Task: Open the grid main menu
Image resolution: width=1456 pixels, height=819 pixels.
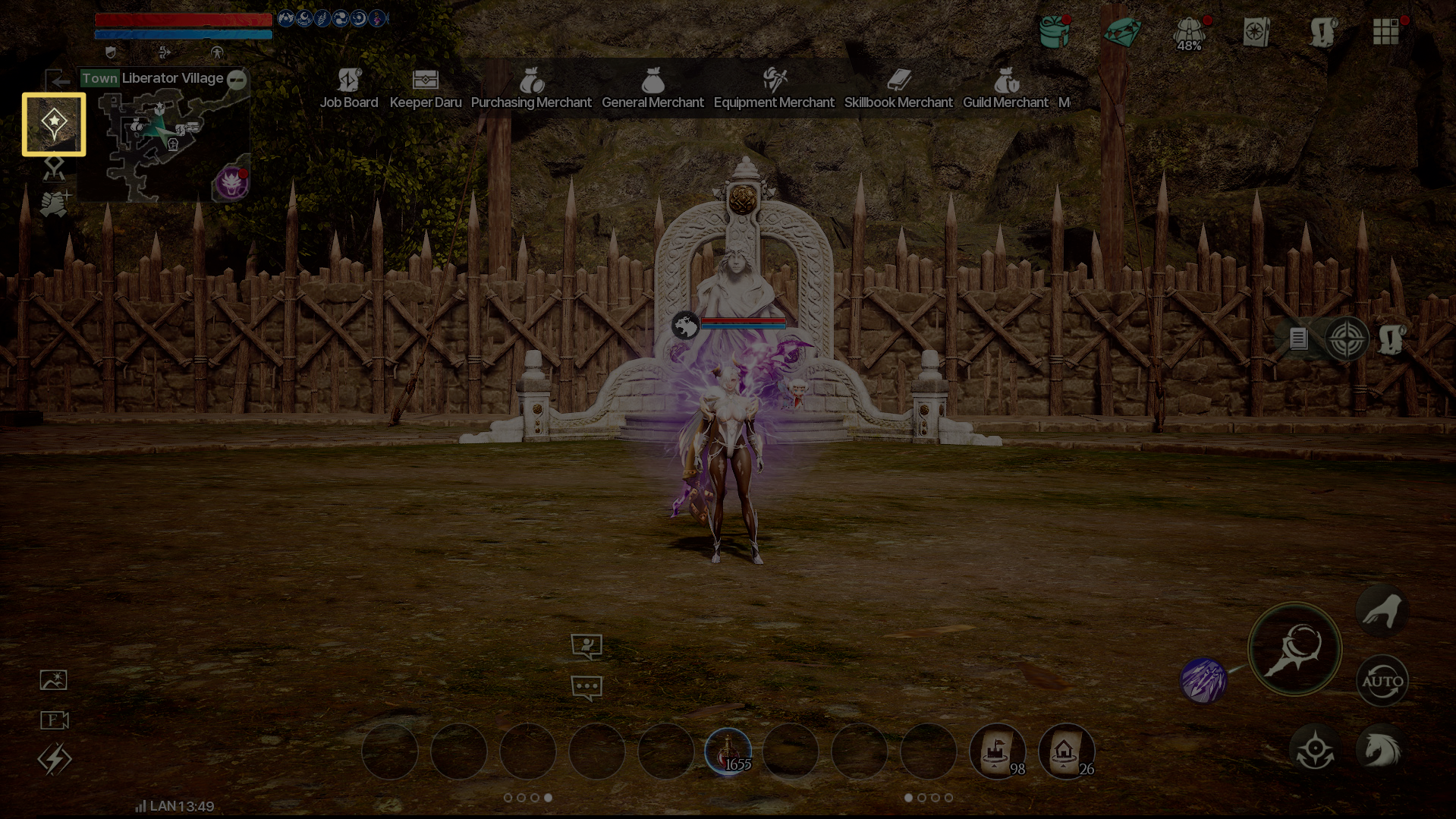Action: (x=1385, y=32)
